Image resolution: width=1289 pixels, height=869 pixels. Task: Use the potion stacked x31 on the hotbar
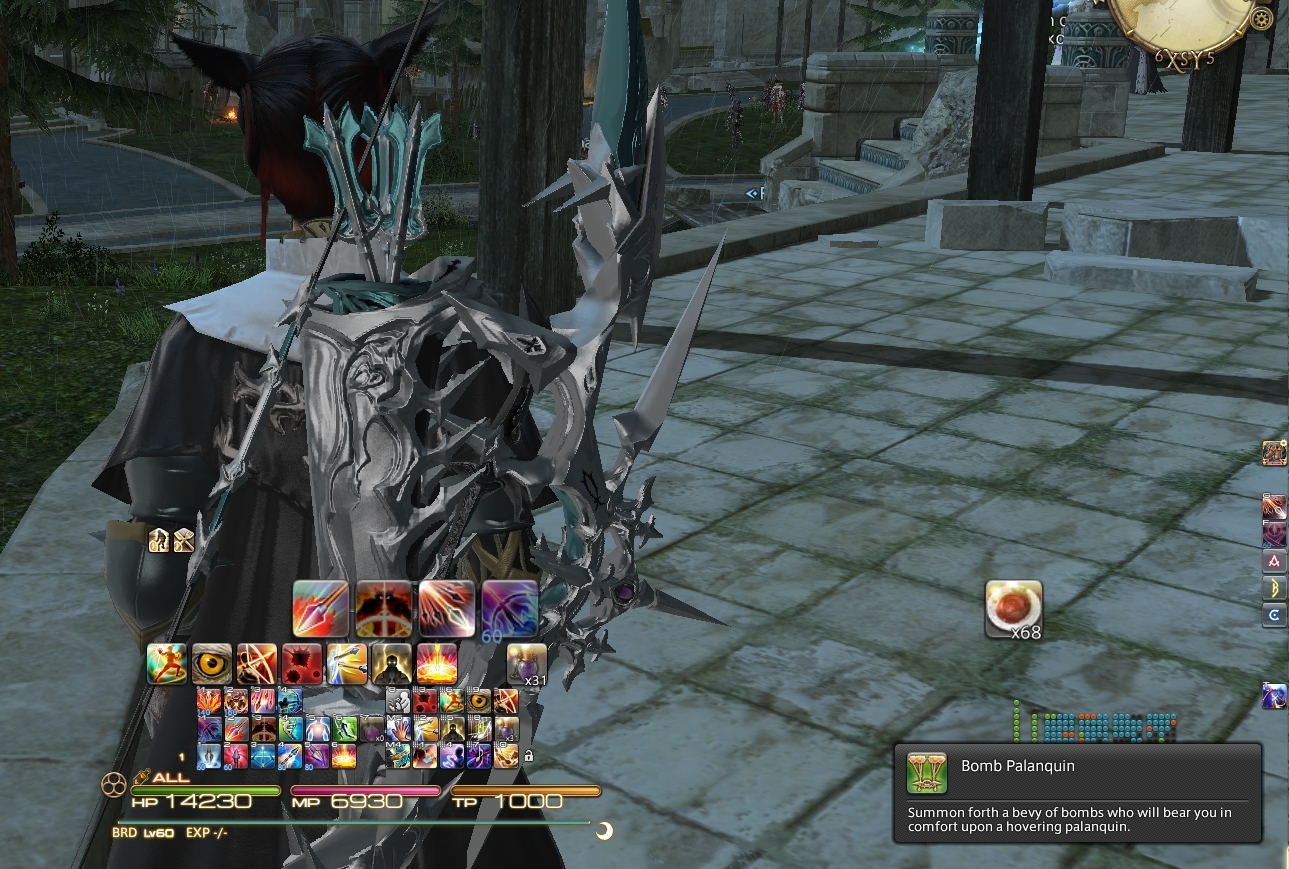point(525,662)
